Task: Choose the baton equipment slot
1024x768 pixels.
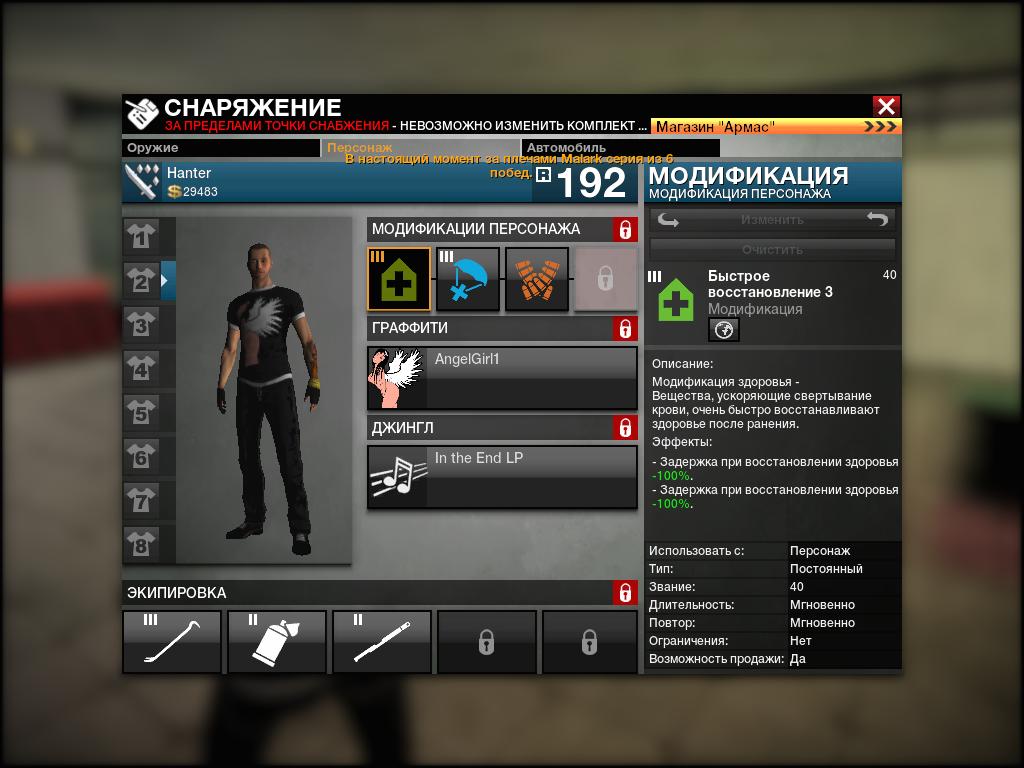Action: point(382,642)
